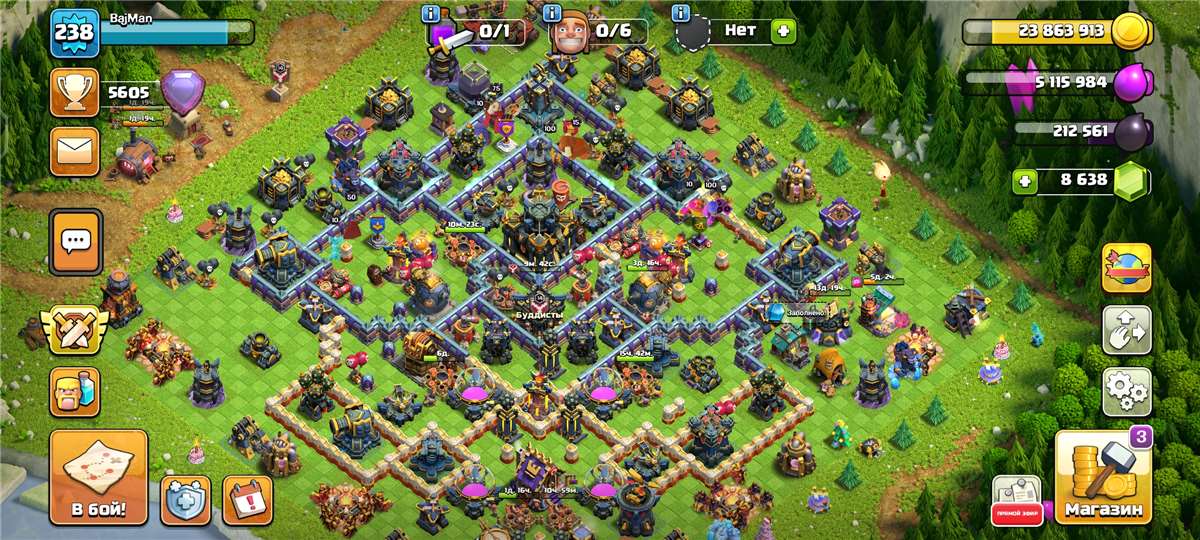Open the chat speech bubble panel
This screenshot has width=1200, height=540.
pos(75,241)
